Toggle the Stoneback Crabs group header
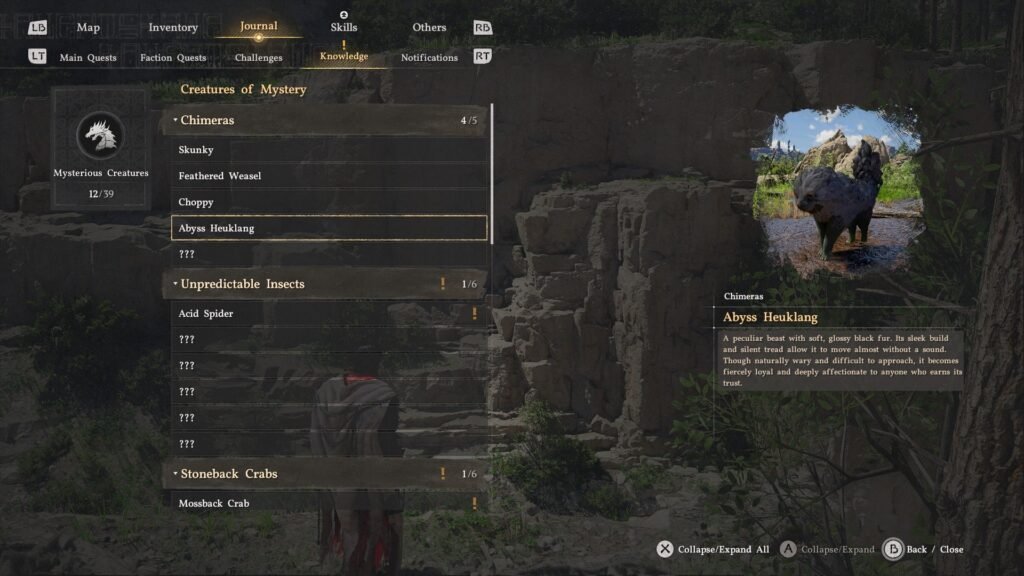 click(326, 474)
